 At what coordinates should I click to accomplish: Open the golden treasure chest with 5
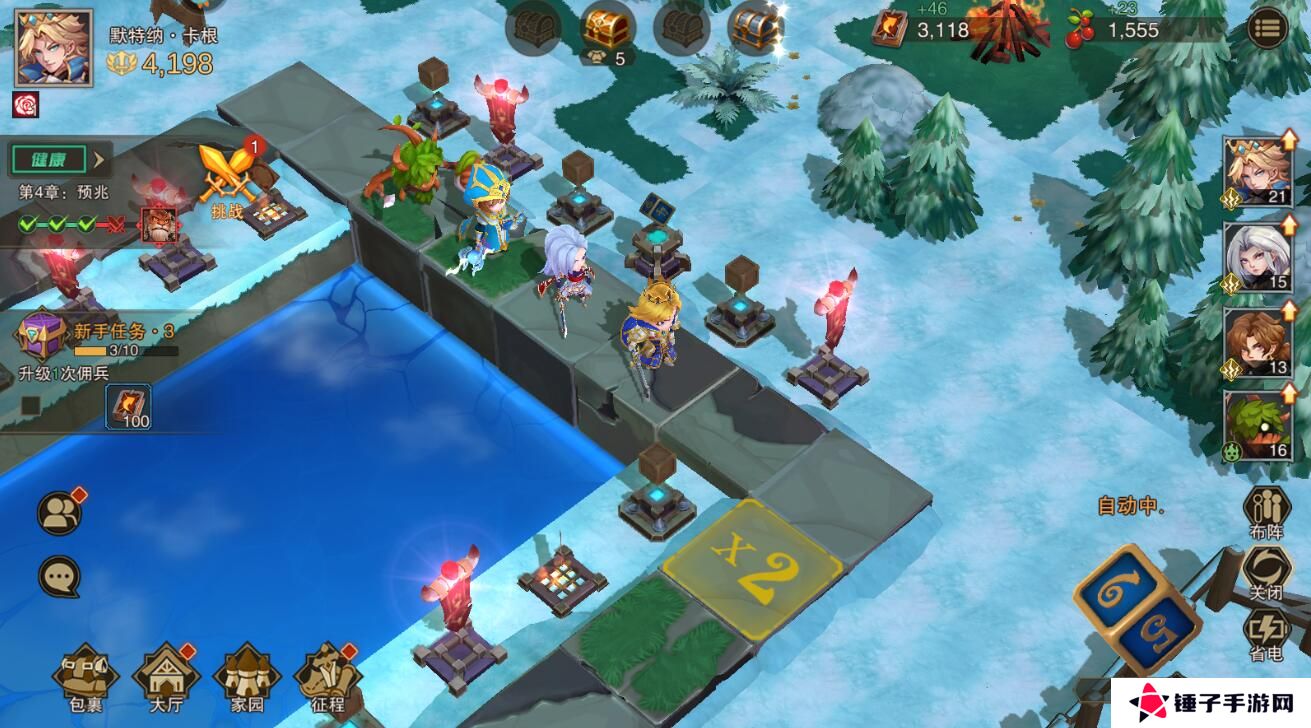(606, 32)
